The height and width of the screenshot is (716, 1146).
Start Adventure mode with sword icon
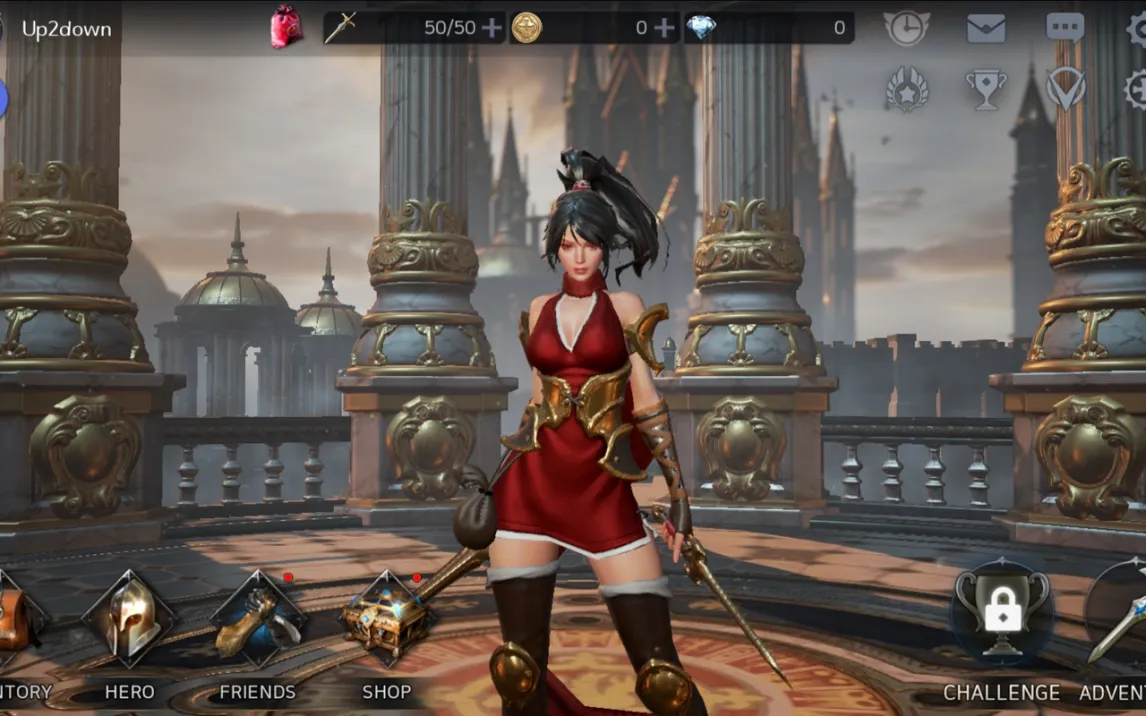coord(1118,615)
